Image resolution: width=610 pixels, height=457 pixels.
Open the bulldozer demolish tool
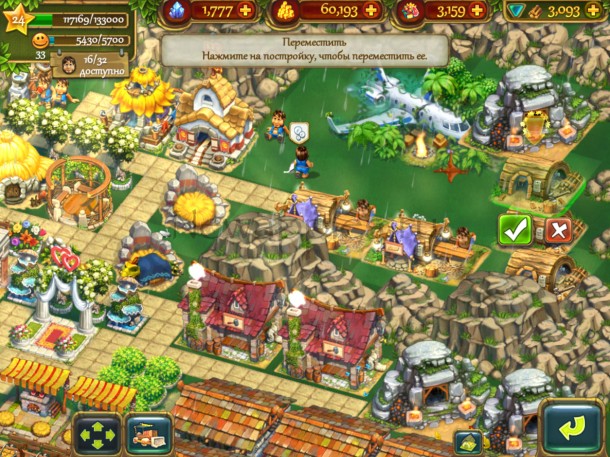(x=147, y=435)
